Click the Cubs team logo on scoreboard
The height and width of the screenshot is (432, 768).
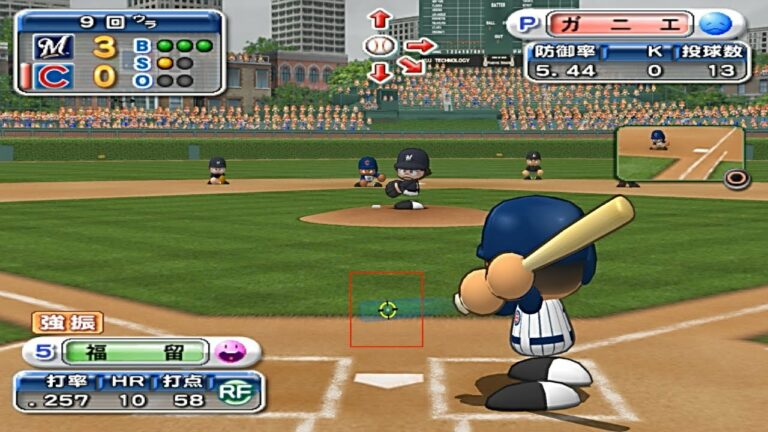coord(53,76)
